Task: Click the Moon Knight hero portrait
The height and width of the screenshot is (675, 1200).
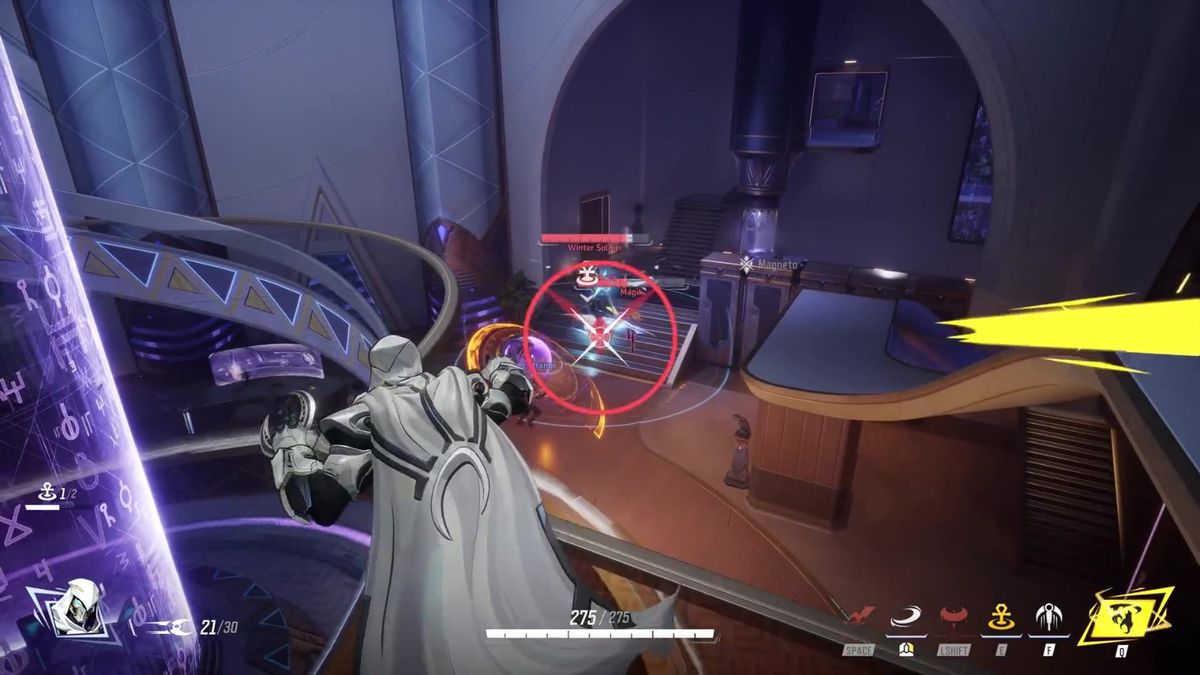Action: click(x=75, y=610)
